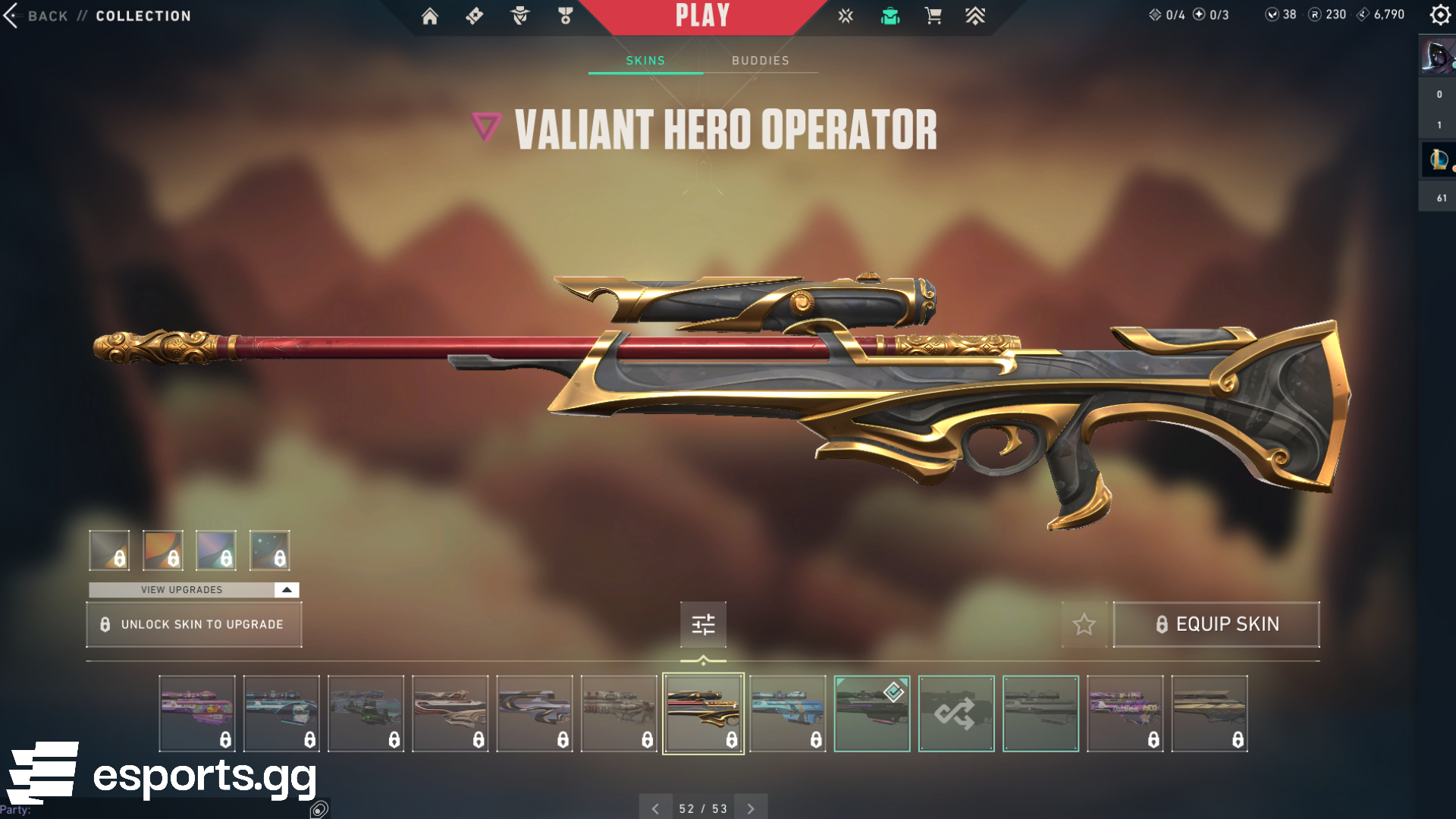
Task: Go to the previous skin page
Action: coord(655,808)
